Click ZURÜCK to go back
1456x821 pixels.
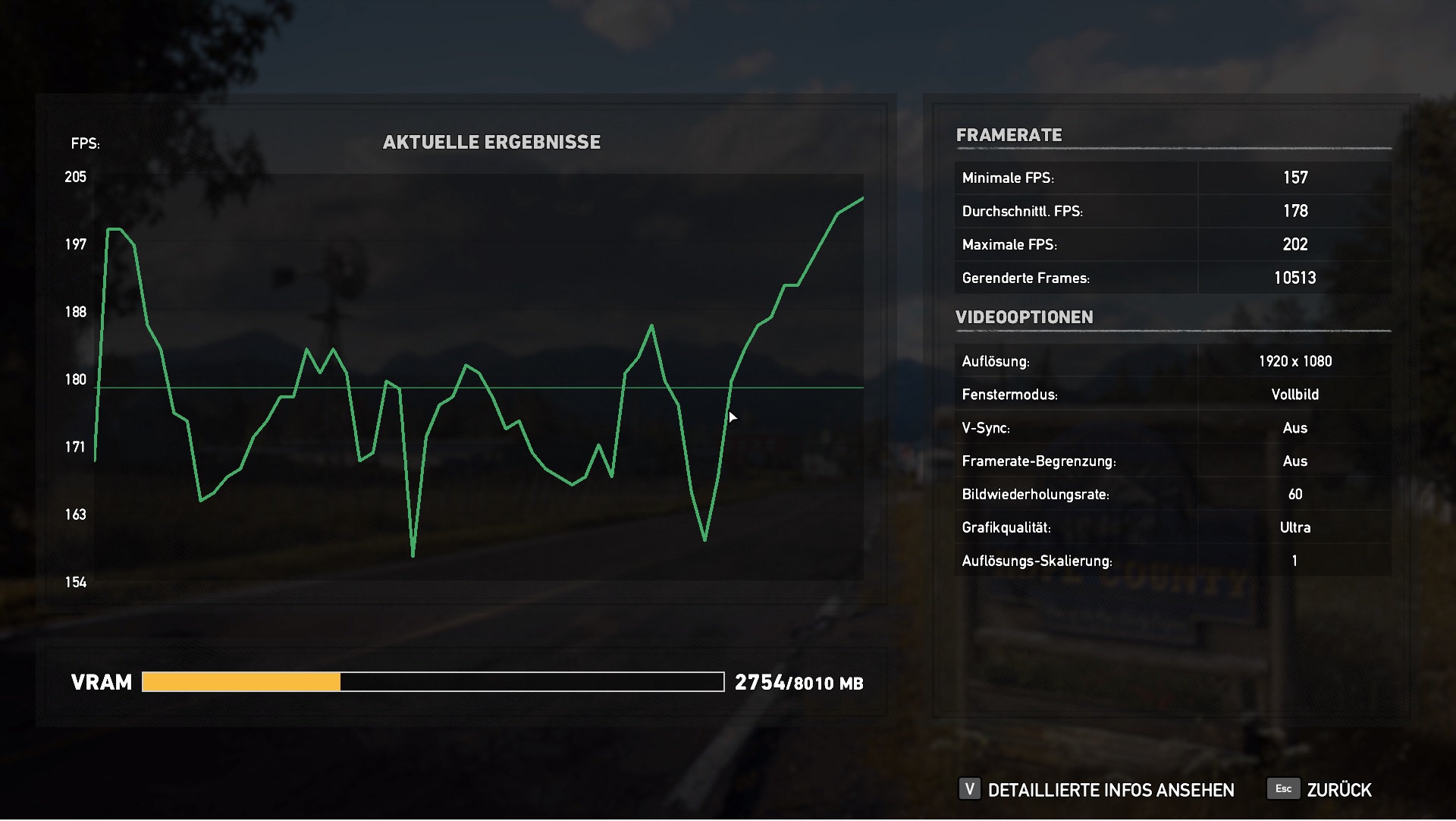(x=1339, y=790)
